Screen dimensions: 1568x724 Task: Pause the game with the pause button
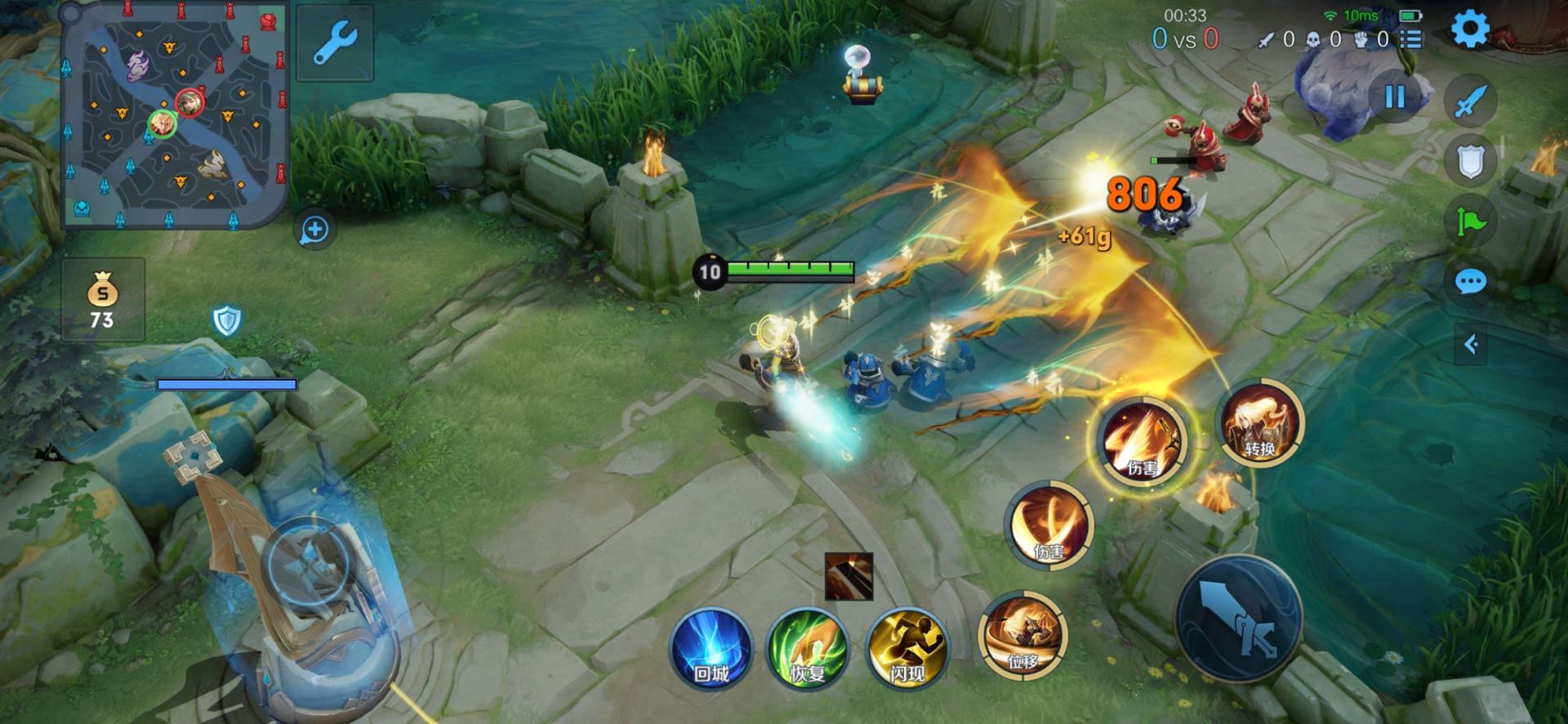1395,97
